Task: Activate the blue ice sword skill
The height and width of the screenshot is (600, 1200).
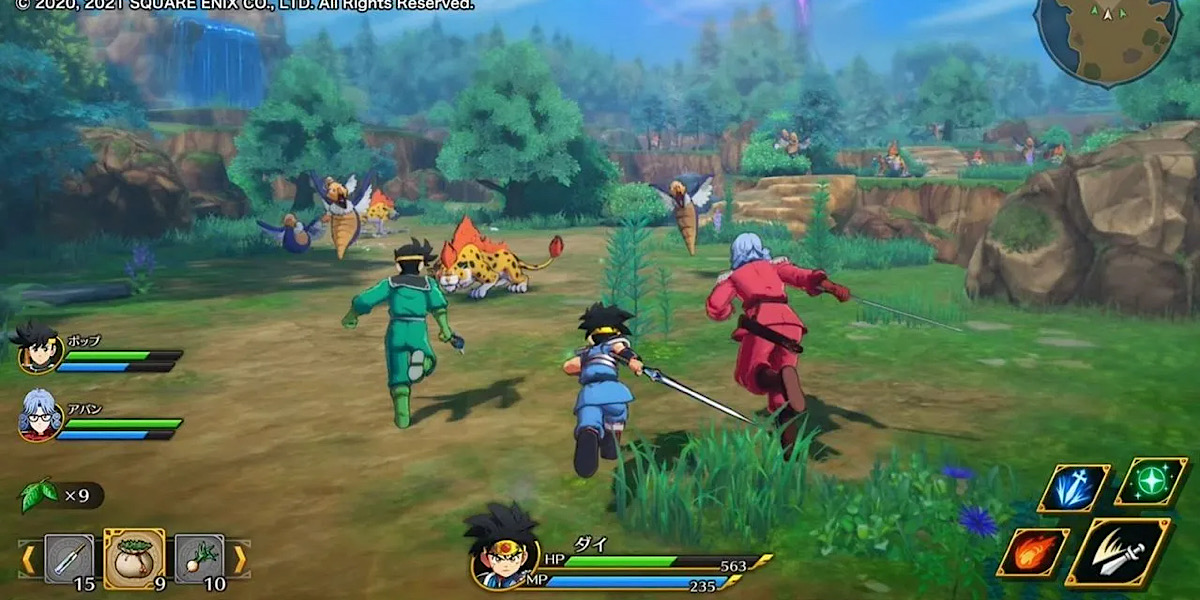Action: click(1074, 488)
